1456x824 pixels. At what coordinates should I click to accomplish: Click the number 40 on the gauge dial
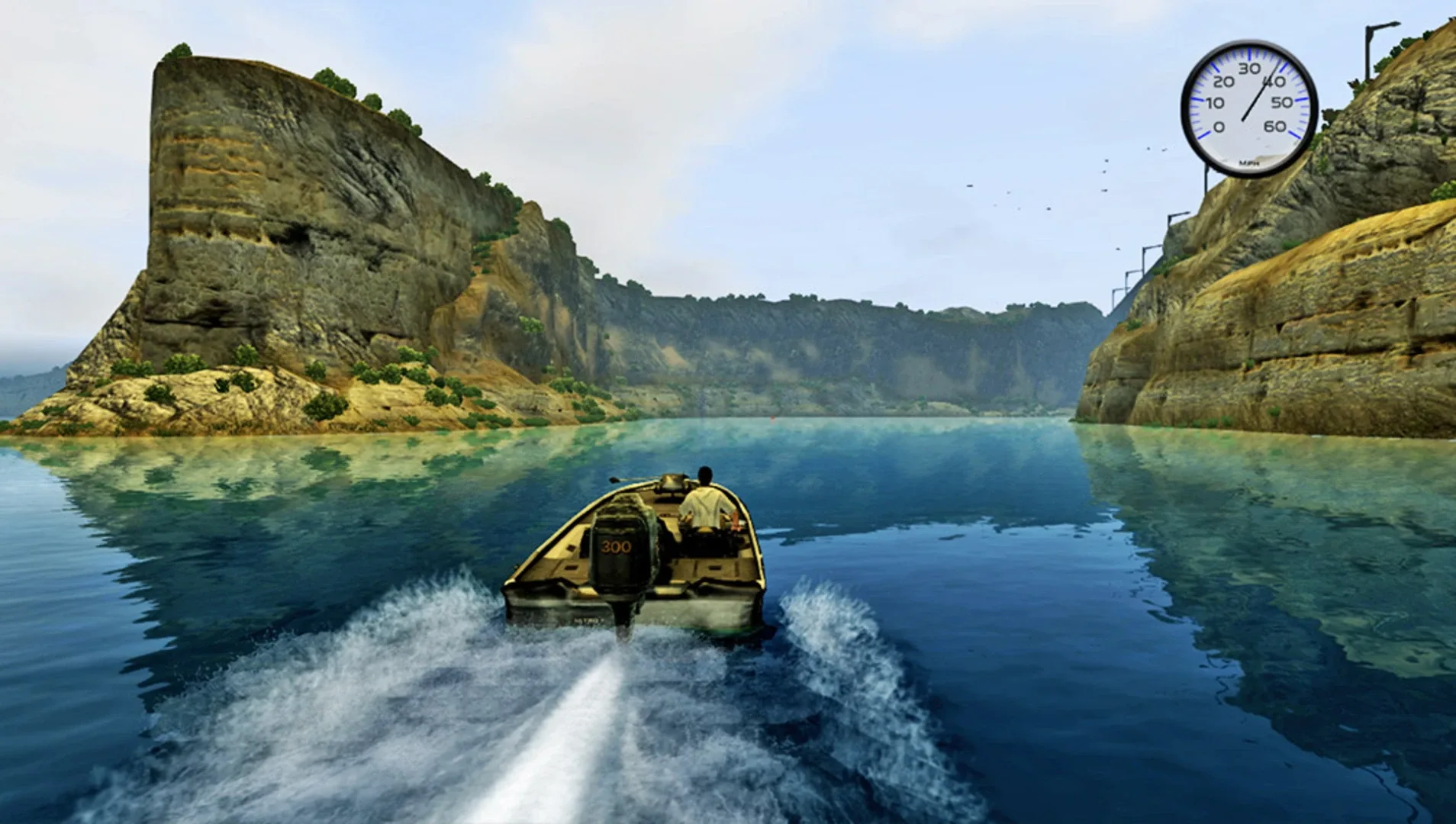(1274, 81)
